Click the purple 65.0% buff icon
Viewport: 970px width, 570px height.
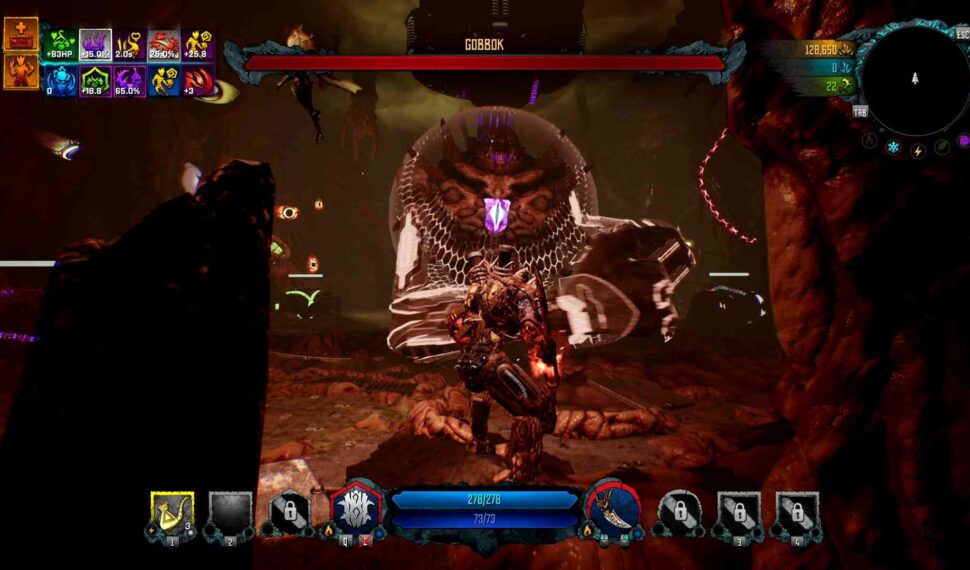point(129,80)
